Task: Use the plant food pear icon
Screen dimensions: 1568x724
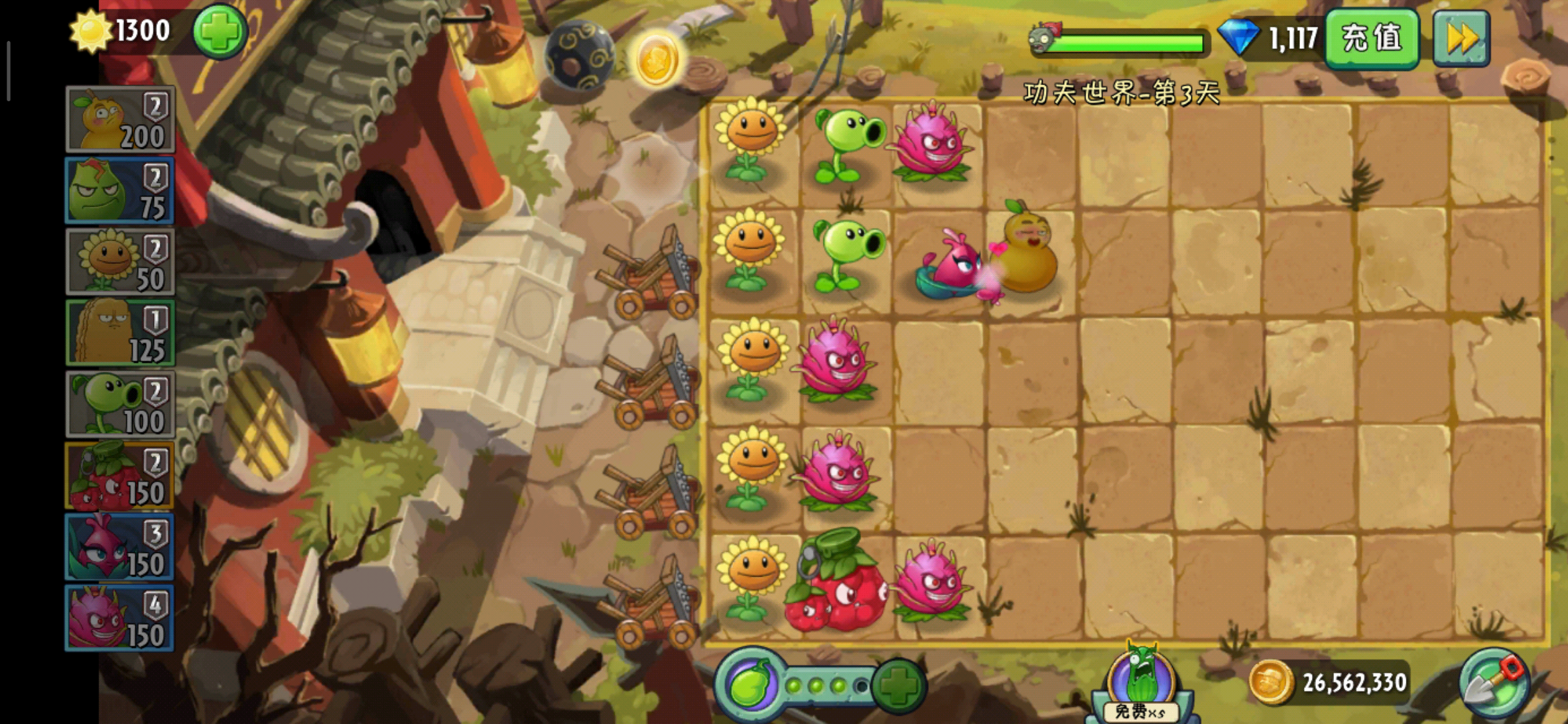Action: point(752,684)
